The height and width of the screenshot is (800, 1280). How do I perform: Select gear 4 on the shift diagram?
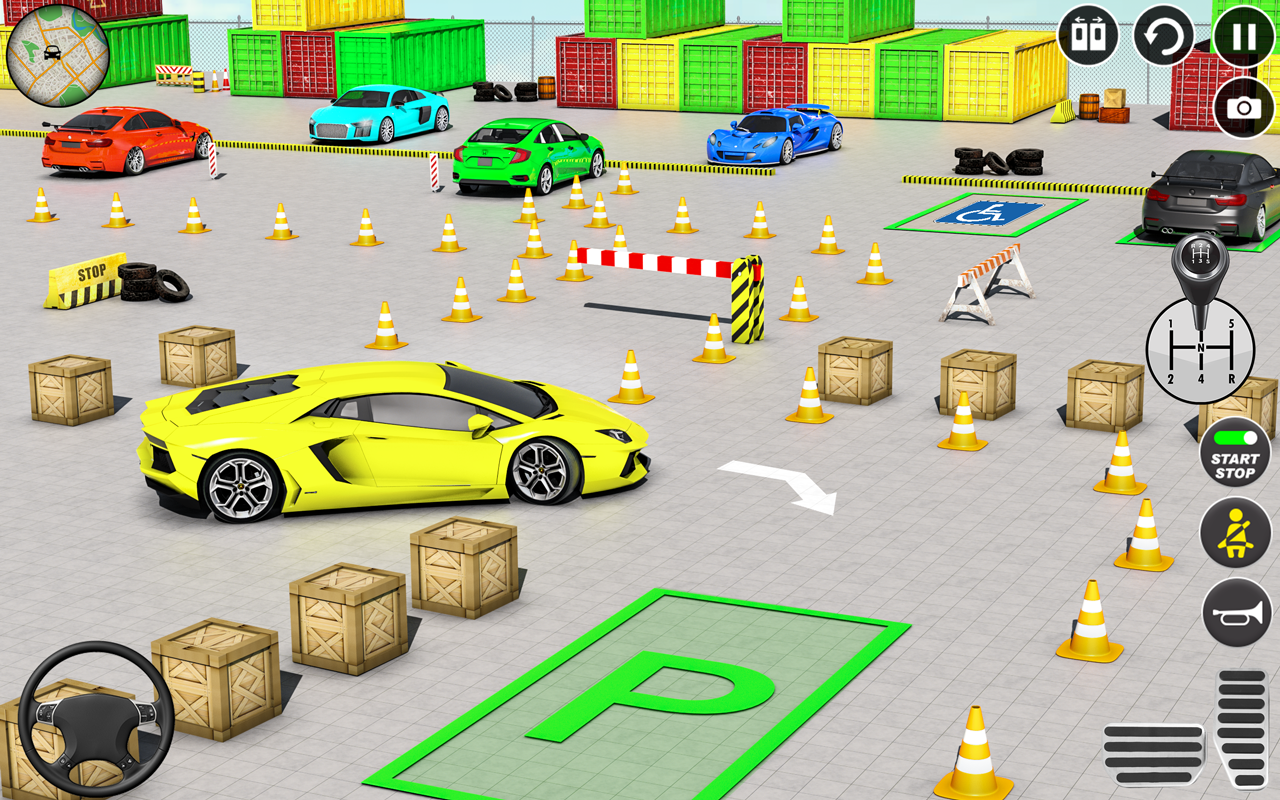(x=1199, y=379)
